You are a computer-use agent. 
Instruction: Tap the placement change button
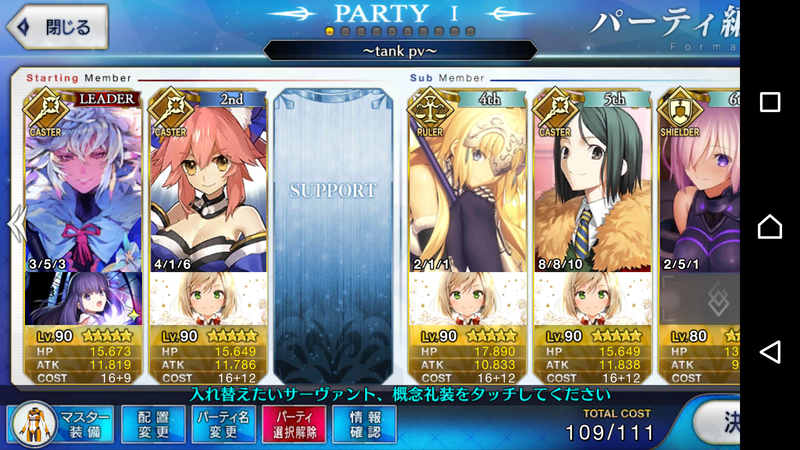(152, 423)
